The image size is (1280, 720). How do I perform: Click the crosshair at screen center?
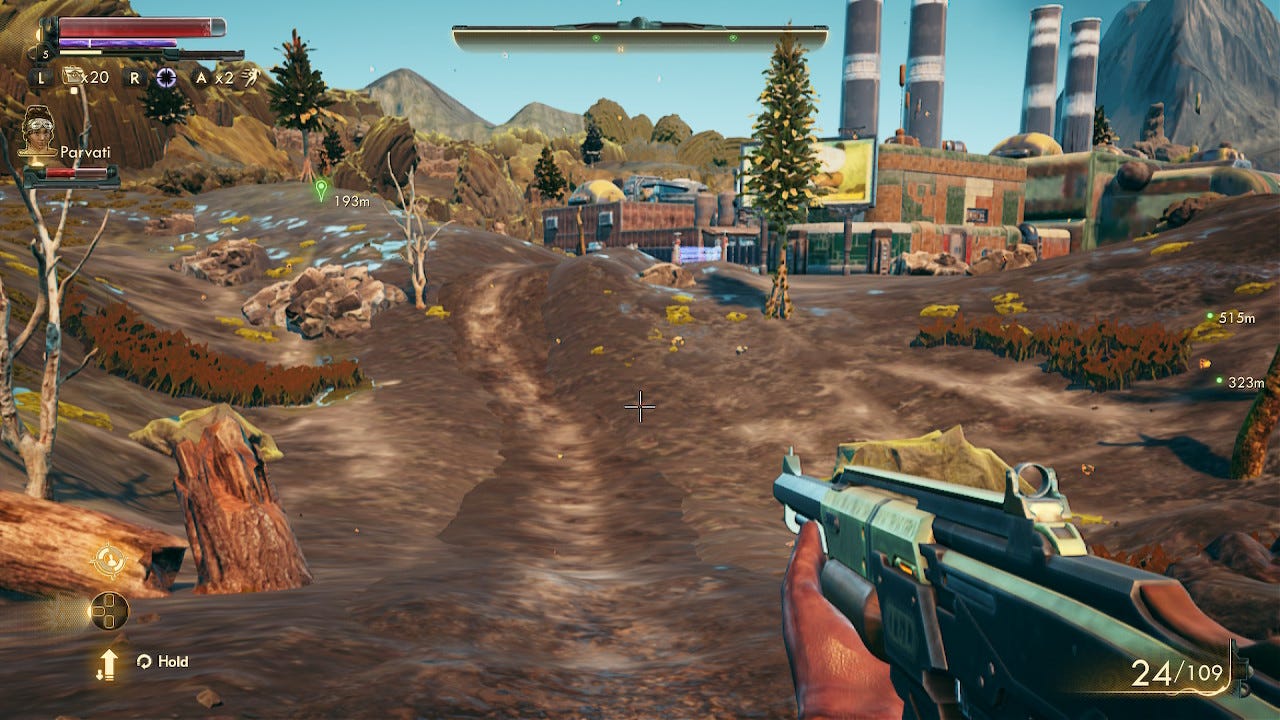point(639,406)
